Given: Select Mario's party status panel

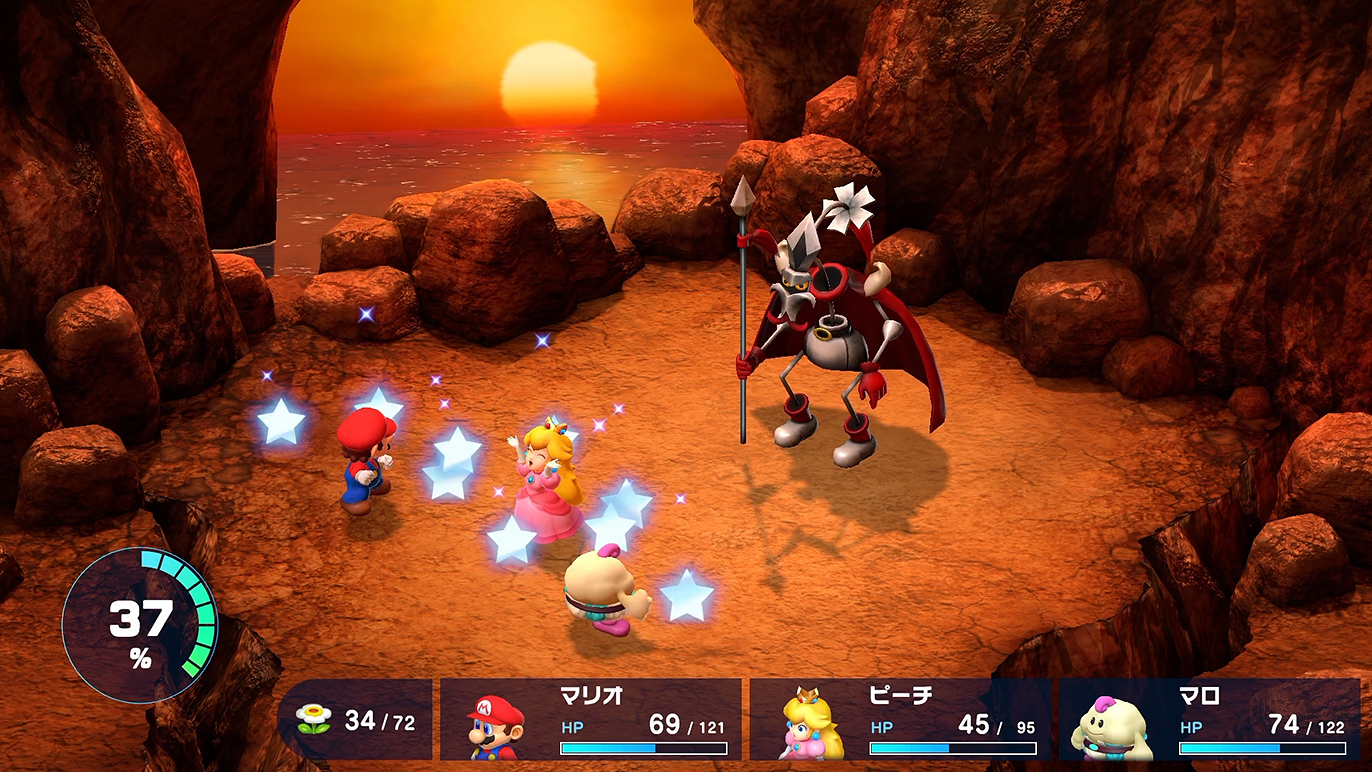Looking at the screenshot, I should pyautogui.click(x=591, y=720).
